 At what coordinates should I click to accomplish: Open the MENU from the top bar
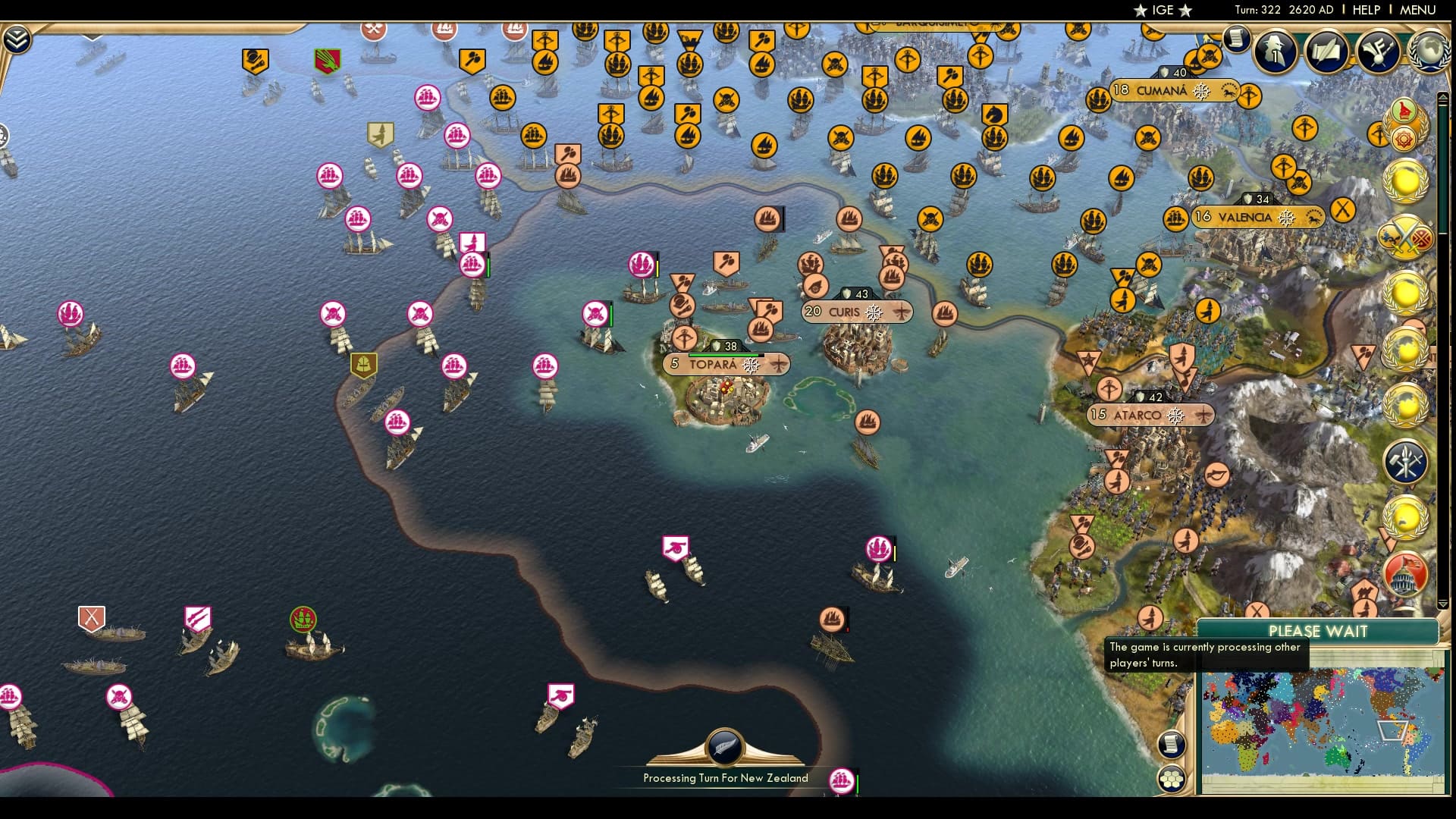pos(1420,10)
